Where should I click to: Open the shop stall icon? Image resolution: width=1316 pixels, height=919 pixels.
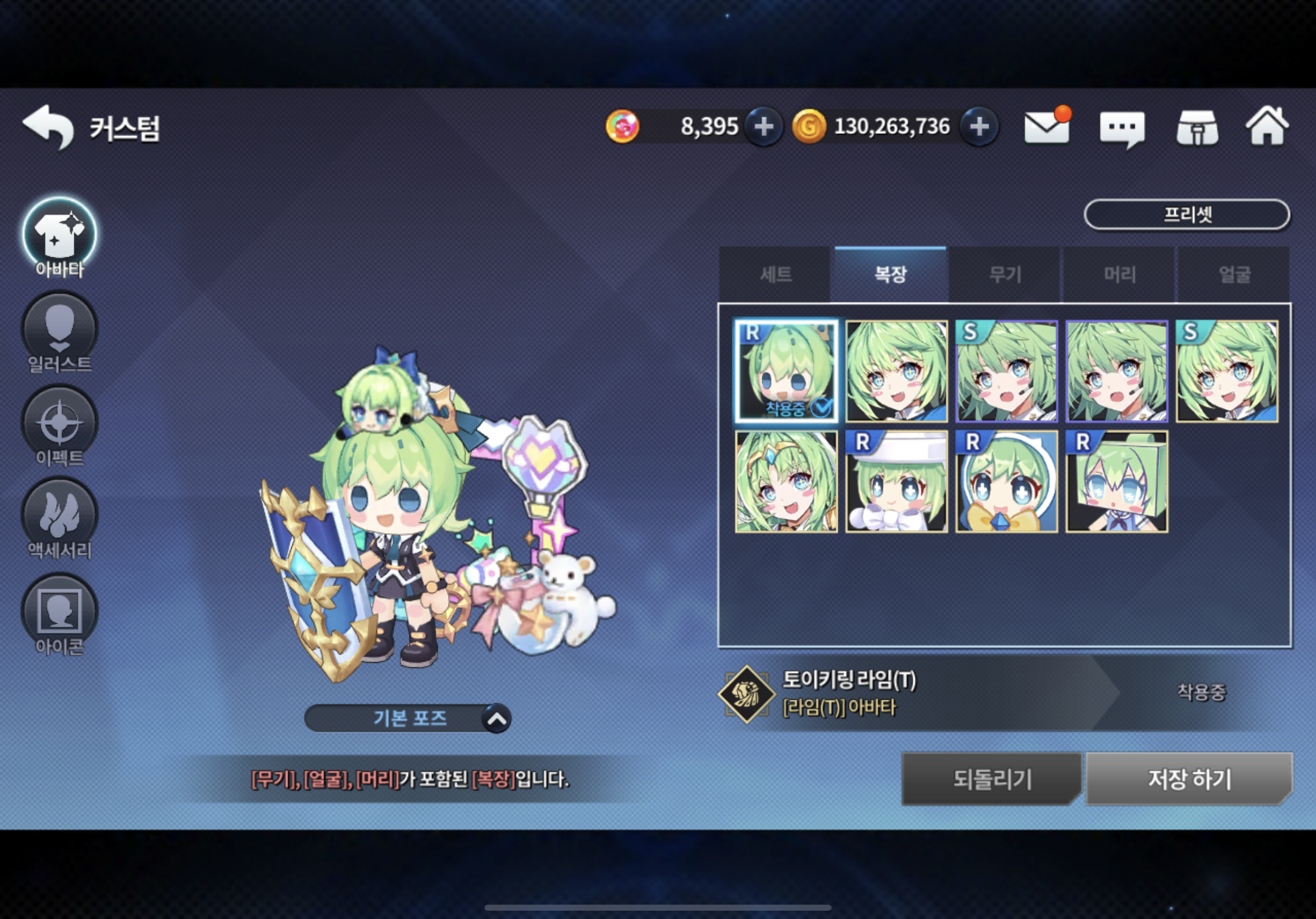[1198, 128]
